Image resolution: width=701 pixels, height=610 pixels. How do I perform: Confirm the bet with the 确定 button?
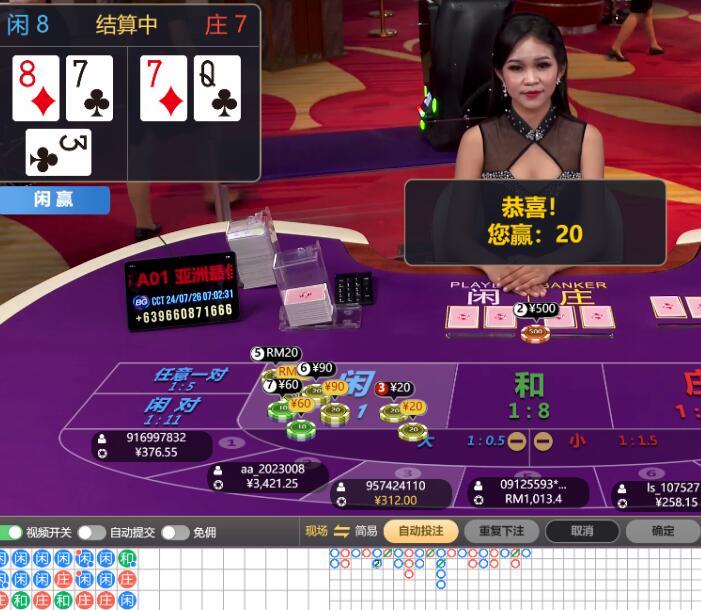pyautogui.click(x=662, y=531)
